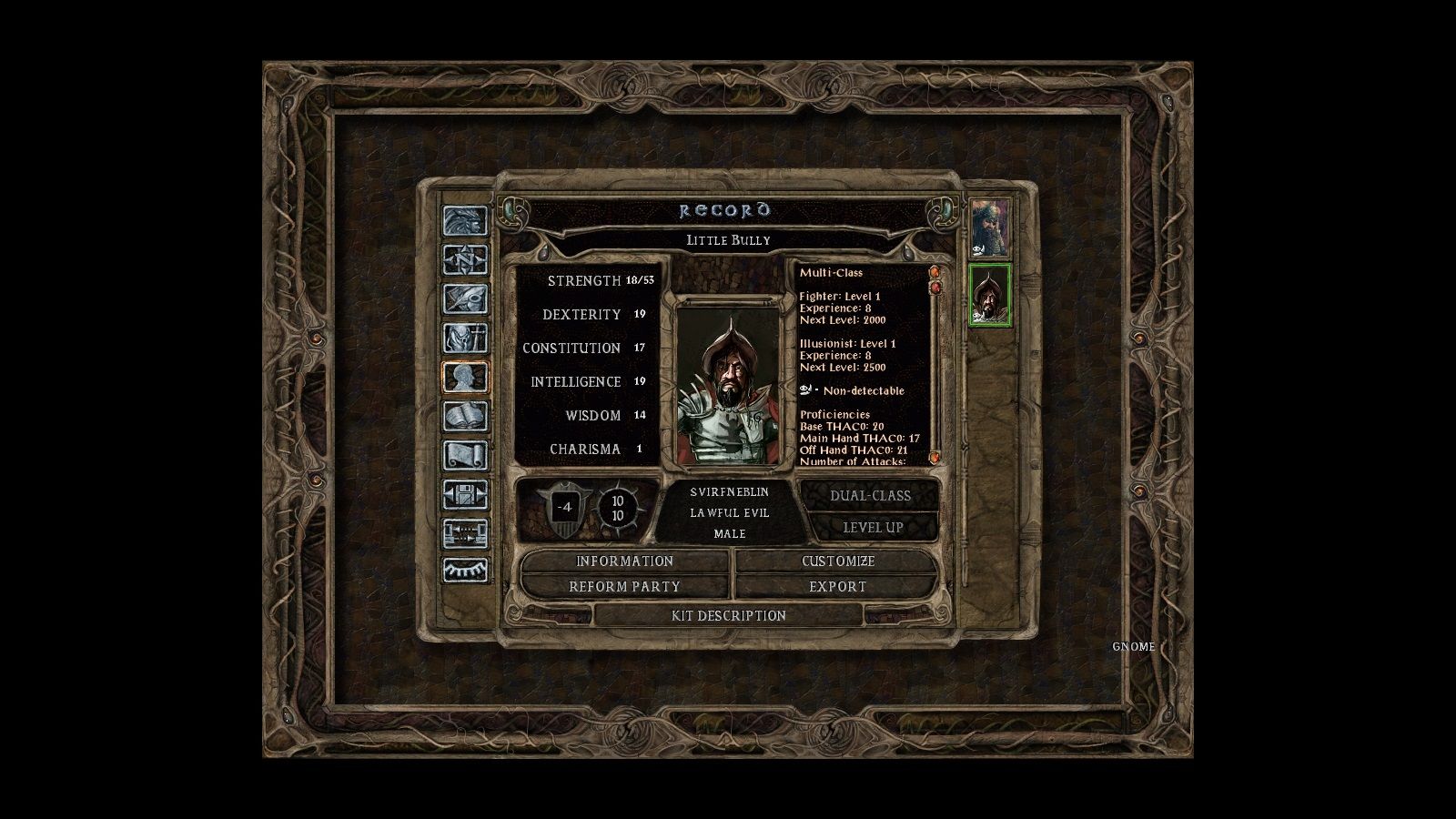Open the priest scroll icon

(x=465, y=456)
